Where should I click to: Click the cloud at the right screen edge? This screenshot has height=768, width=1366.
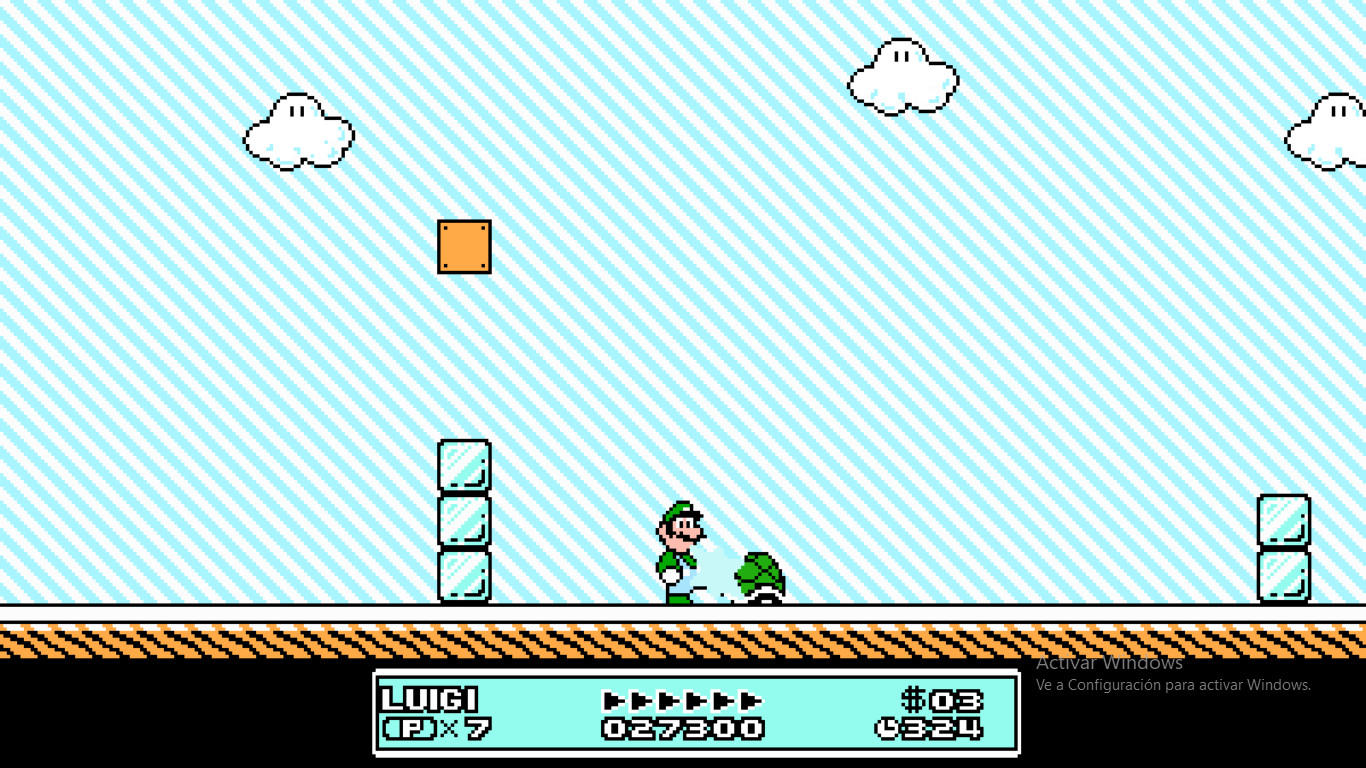pyautogui.click(x=1330, y=130)
